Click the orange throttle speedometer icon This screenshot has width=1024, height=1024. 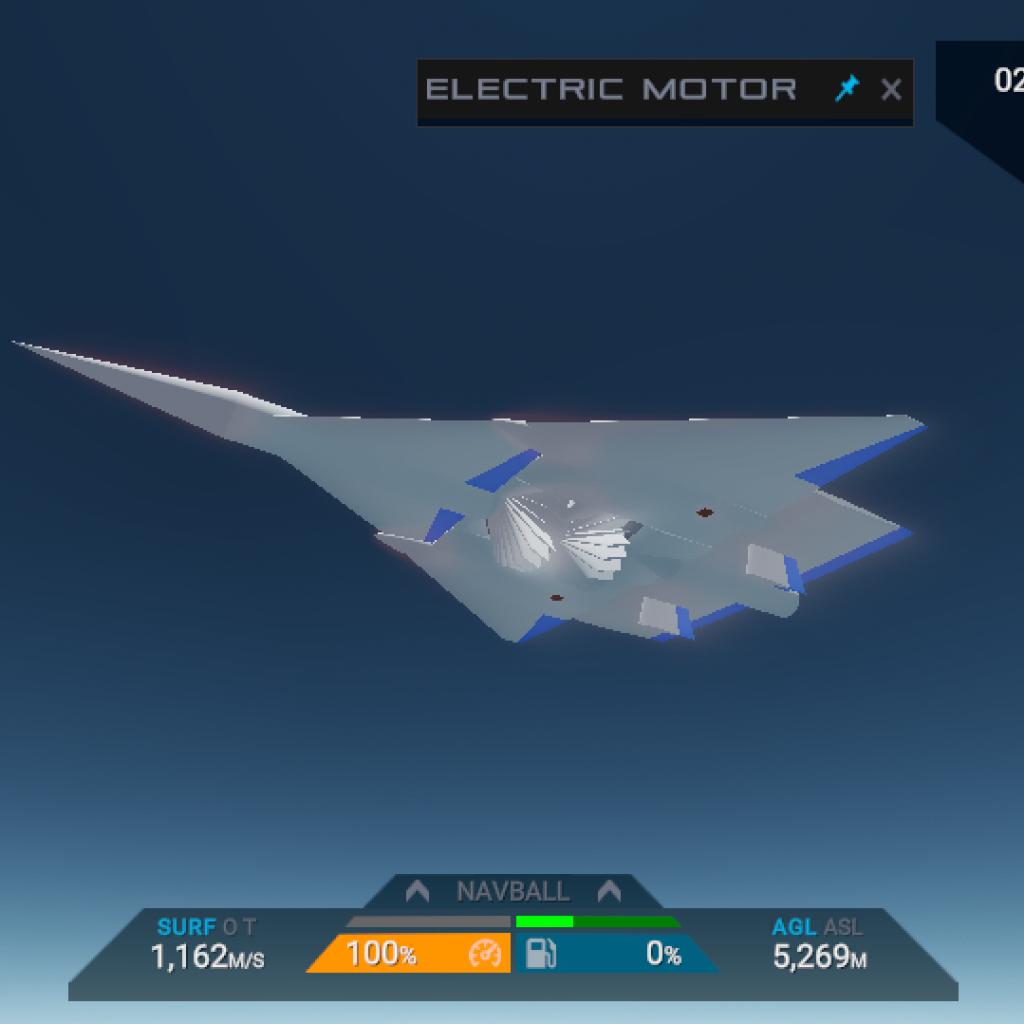pos(484,954)
